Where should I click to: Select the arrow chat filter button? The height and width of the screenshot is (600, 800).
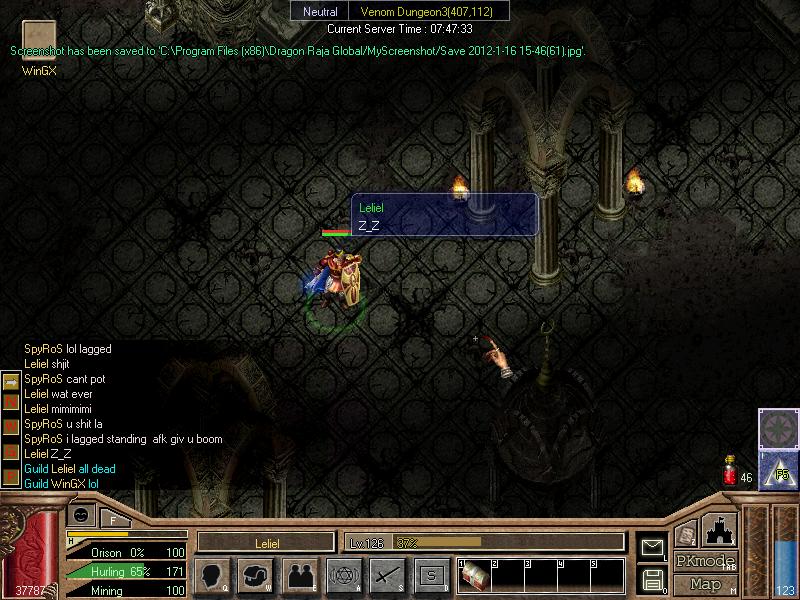(11, 382)
